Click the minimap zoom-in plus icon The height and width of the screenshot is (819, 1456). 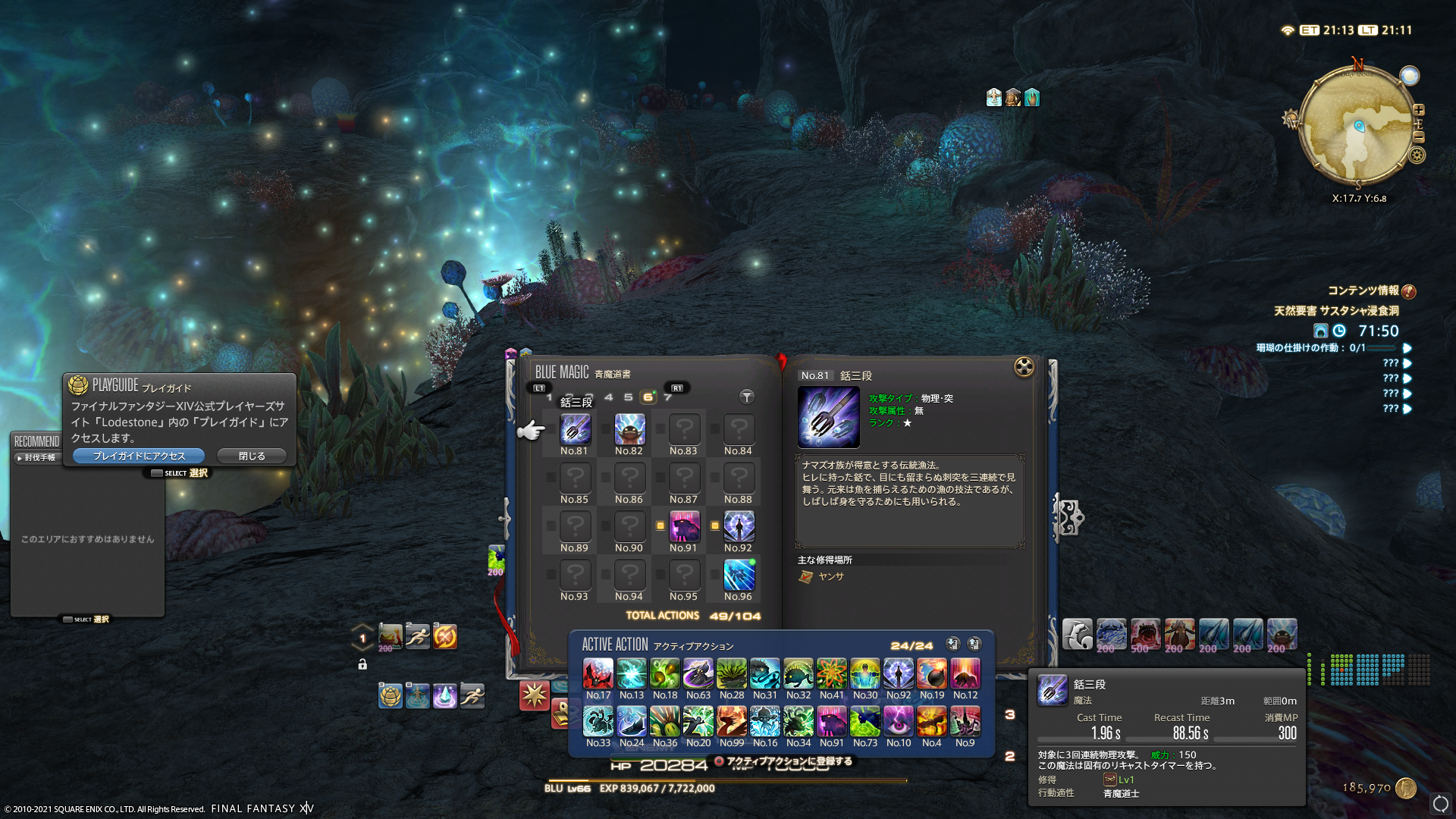(1420, 110)
